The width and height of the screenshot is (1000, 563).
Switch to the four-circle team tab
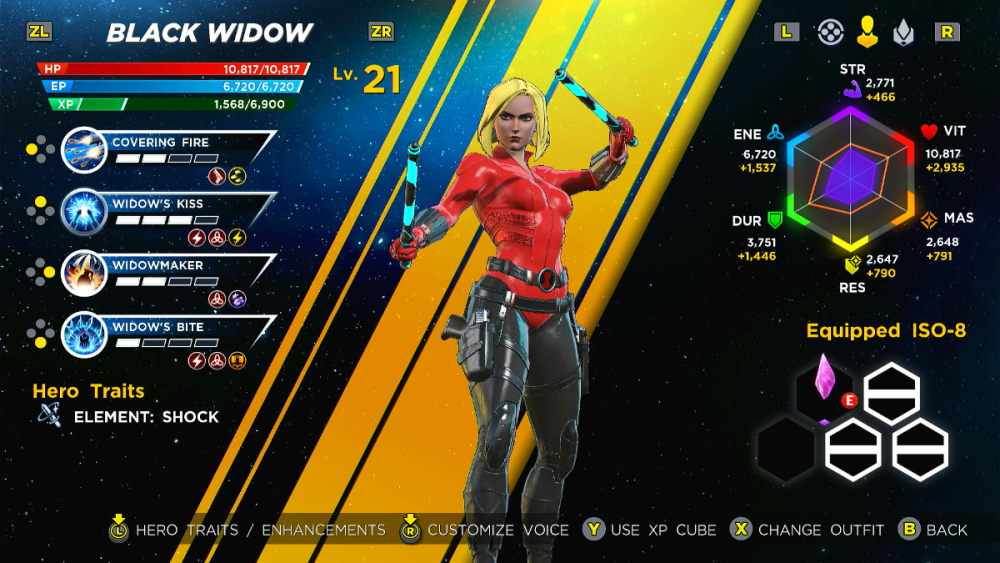(x=829, y=32)
